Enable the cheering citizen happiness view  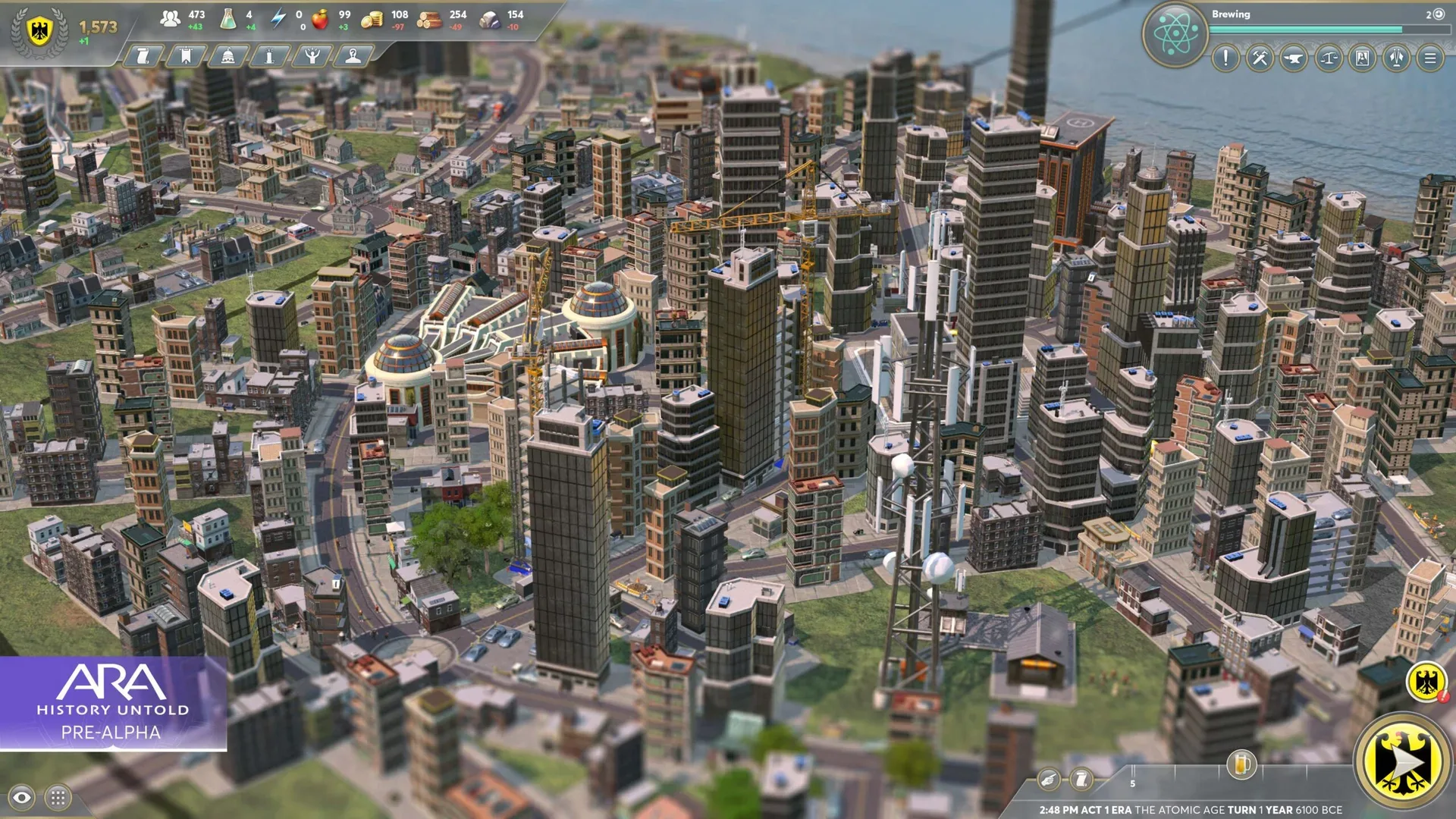[311, 56]
